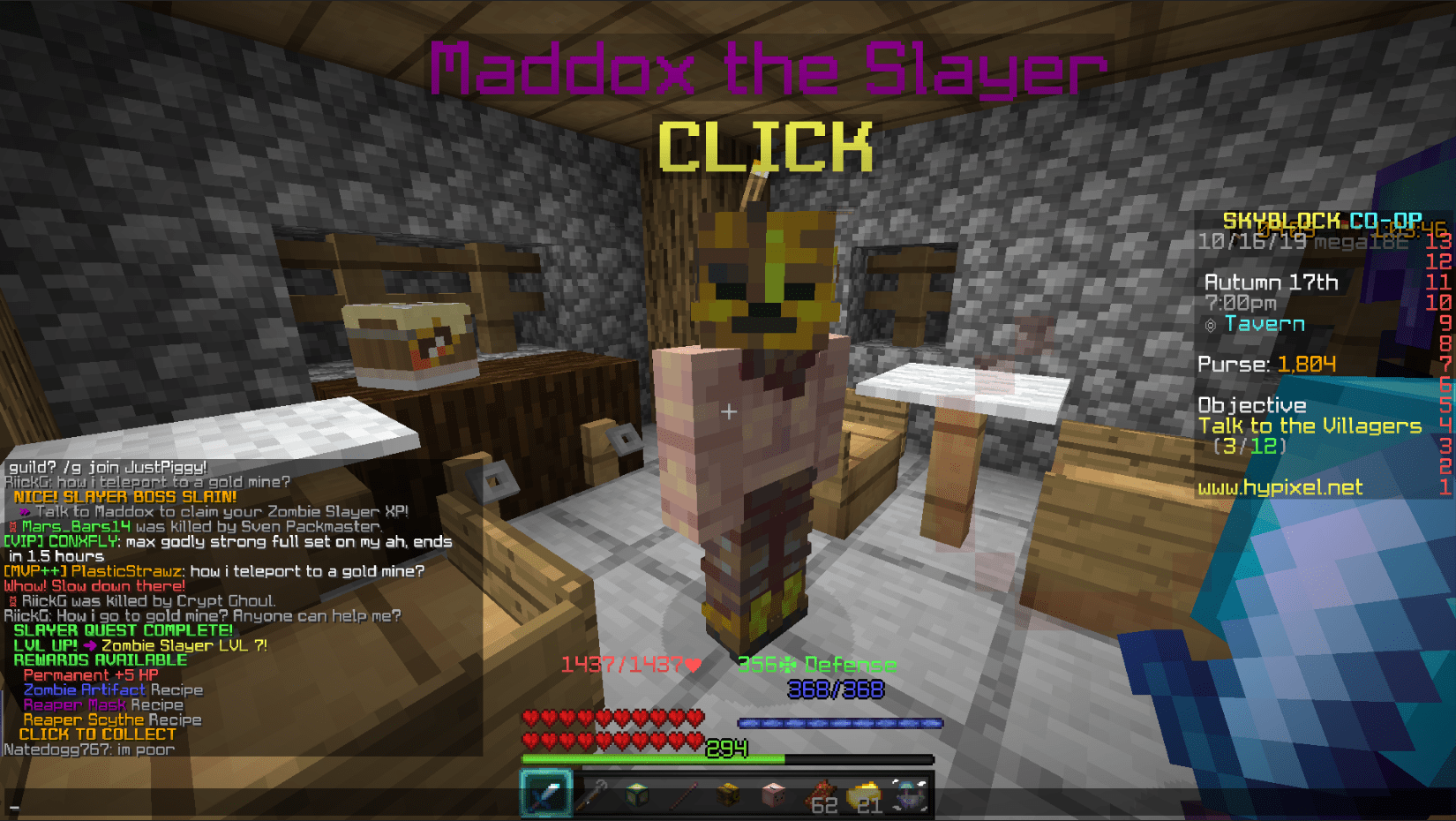Select the wand in the fourth hotbar slot
The height and width of the screenshot is (821, 1456).
(684, 793)
